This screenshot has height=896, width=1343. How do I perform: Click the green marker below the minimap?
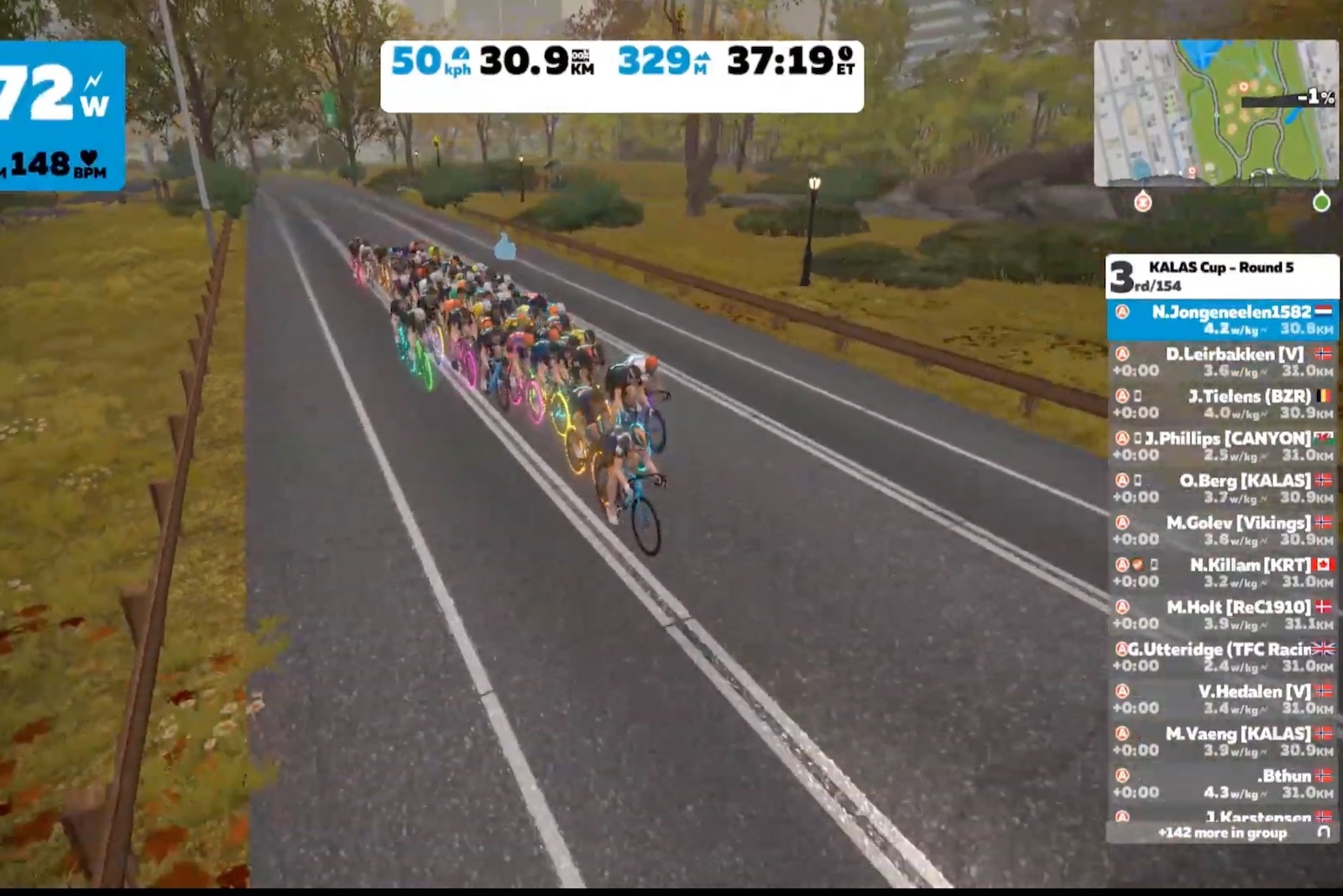click(x=1321, y=202)
